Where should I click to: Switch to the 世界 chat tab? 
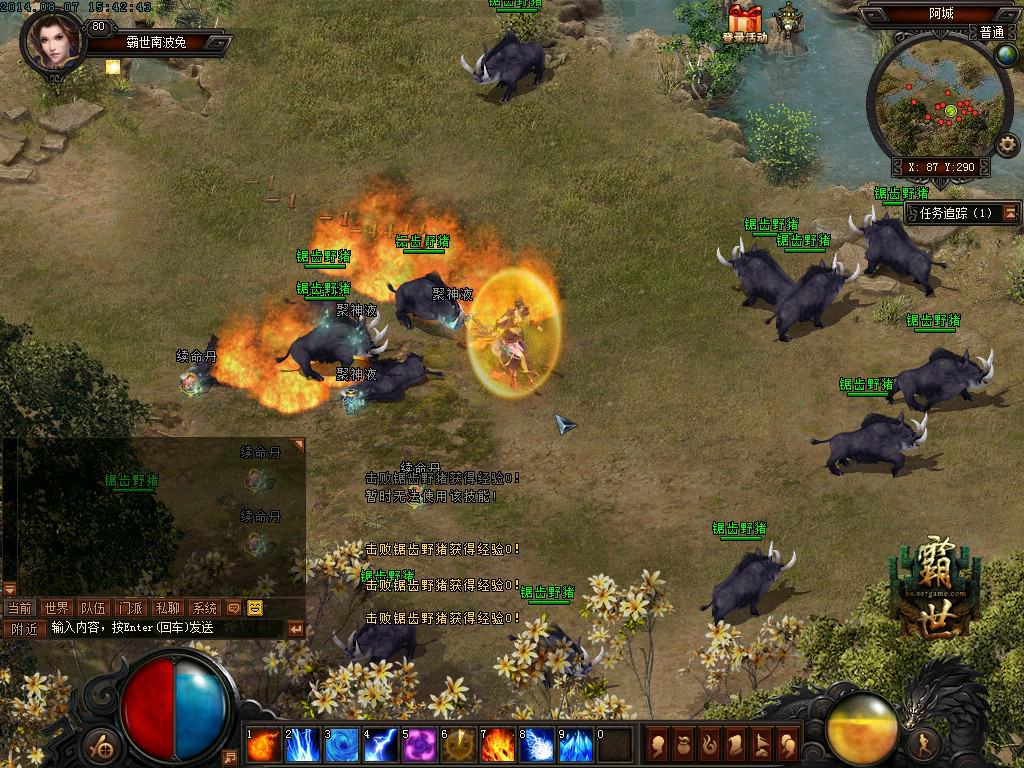click(x=56, y=608)
